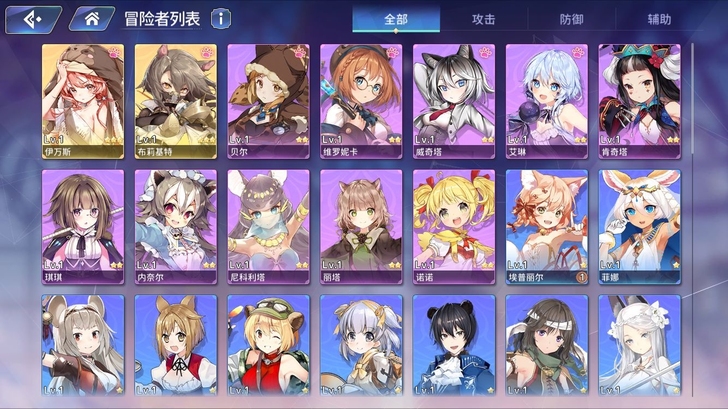Screen dimensions: 728x409
Task: Show the 辅助 (Support) tab
Action: click(x=660, y=19)
